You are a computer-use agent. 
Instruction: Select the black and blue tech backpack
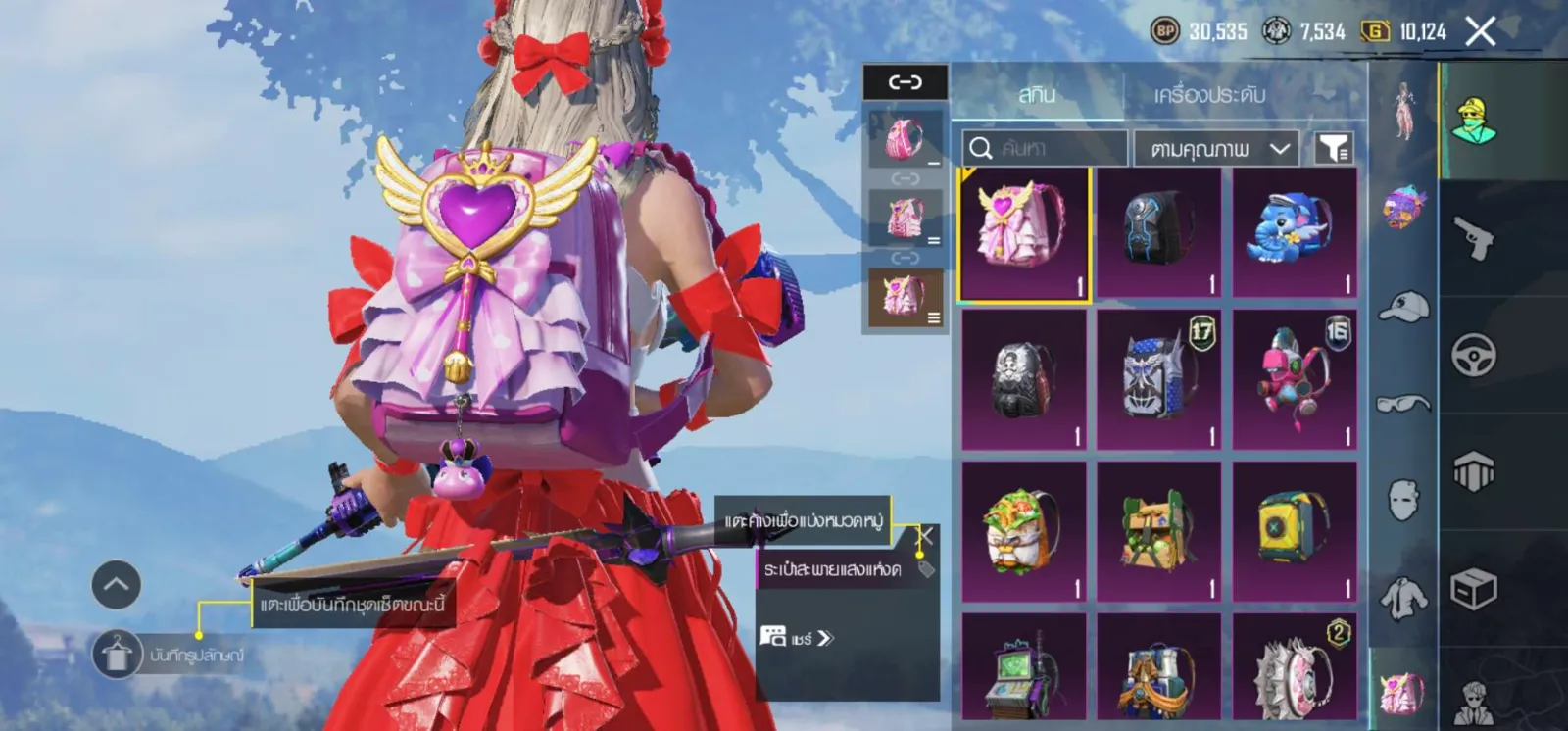point(1158,233)
